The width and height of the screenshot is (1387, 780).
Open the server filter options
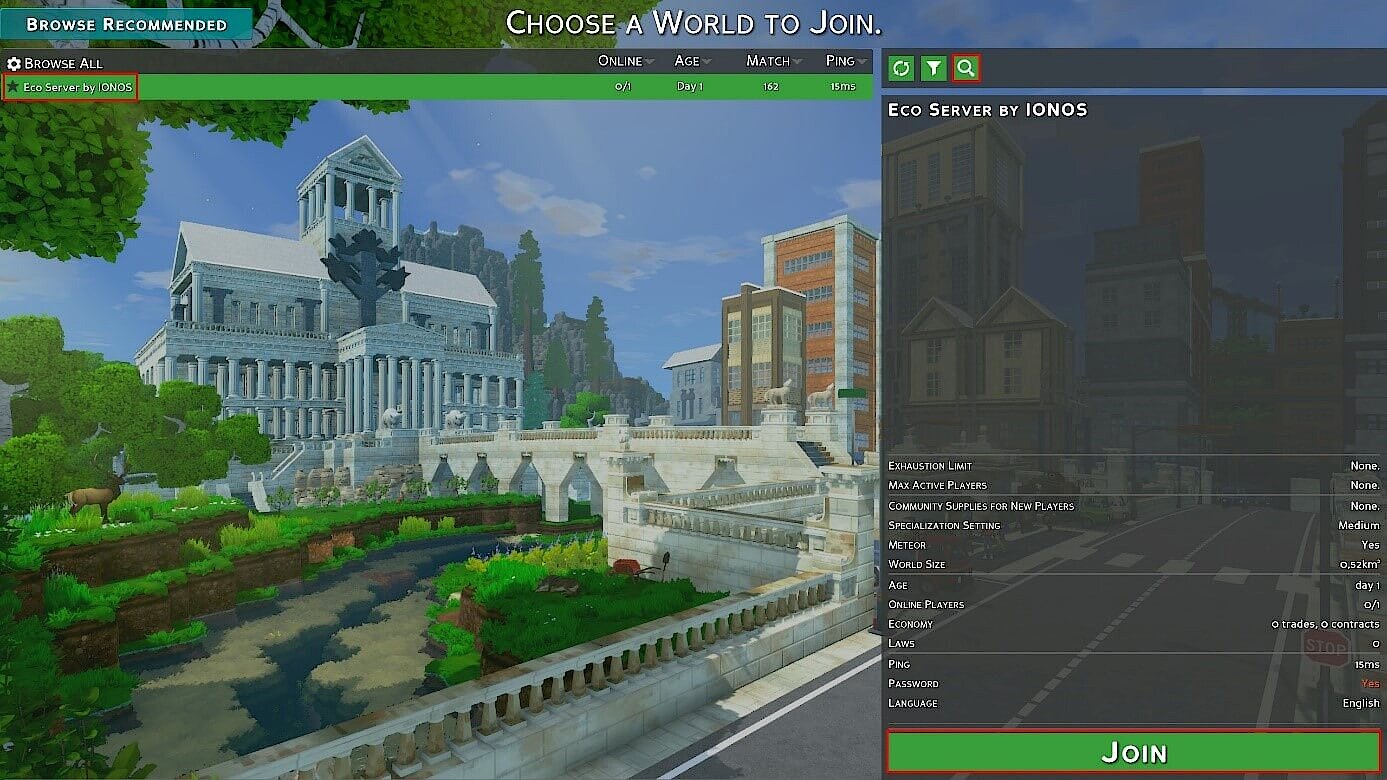pyautogui.click(x=933, y=68)
